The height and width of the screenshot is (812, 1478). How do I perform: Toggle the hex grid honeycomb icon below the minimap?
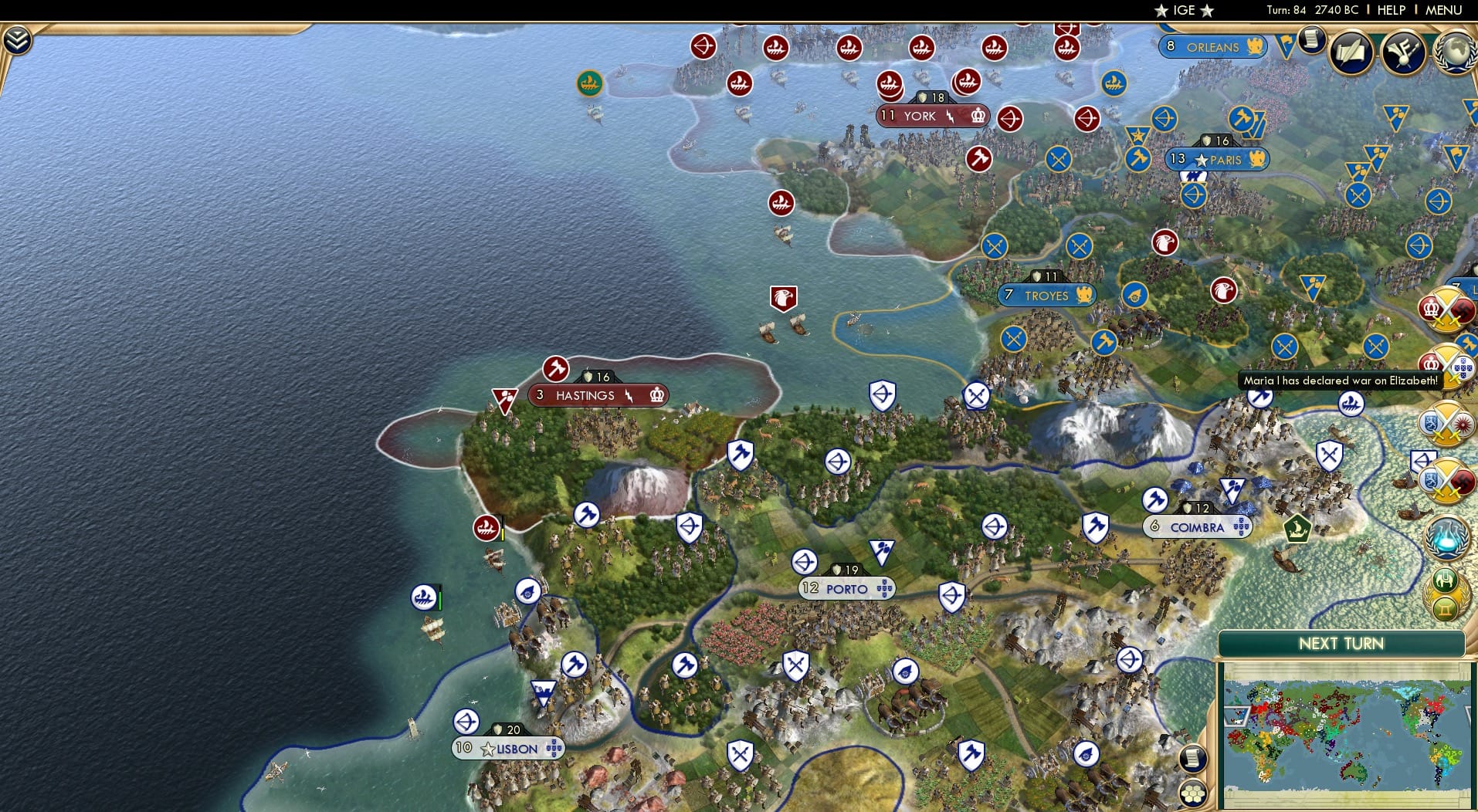pos(1195,790)
